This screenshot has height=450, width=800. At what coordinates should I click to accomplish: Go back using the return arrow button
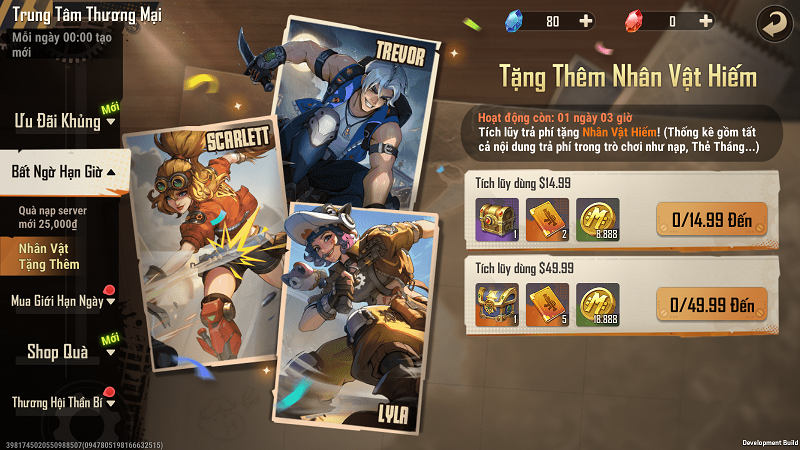(x=771, y=21)
